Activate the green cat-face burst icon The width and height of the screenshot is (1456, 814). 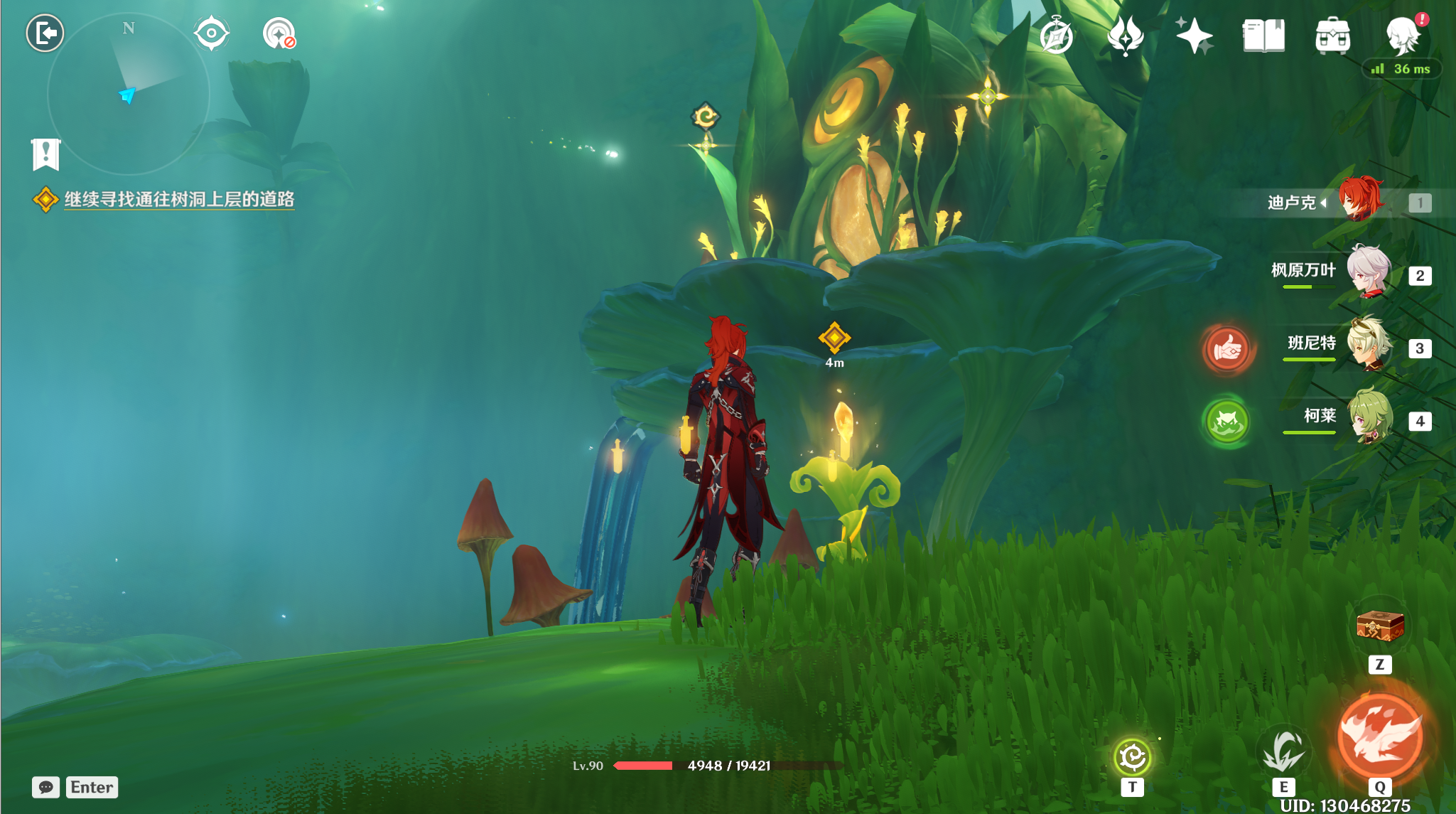point(1227,422)
